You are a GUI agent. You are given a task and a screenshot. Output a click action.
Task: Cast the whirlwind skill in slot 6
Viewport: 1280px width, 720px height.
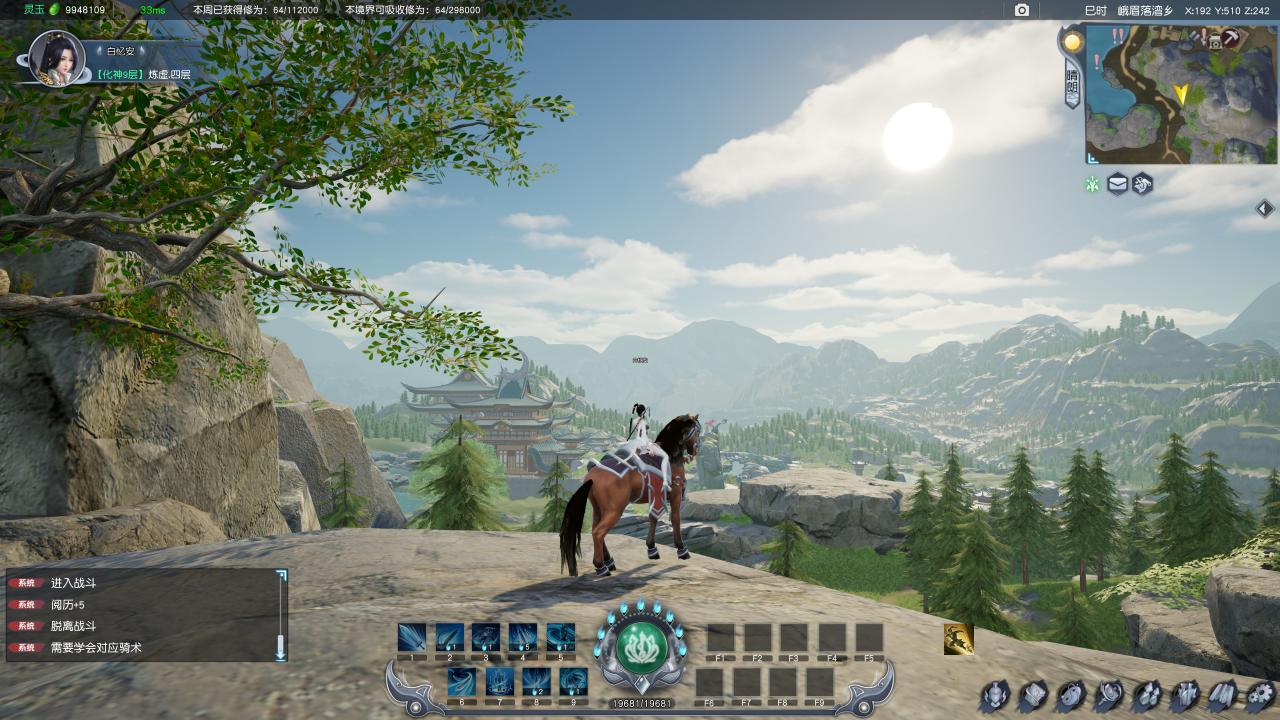[x=462, y=681]
